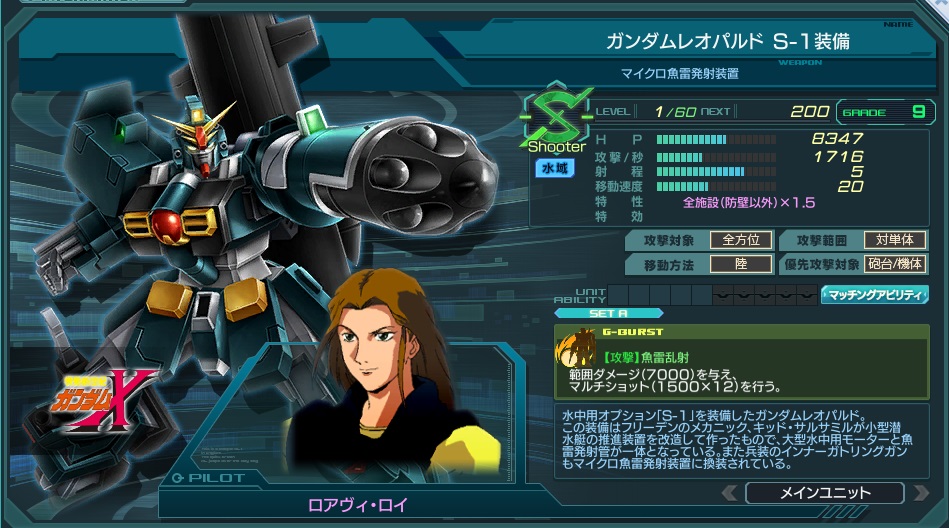Open the マッチングアビリティ matching ability panel
This screenshot has width=949, height=528.
[874, 295]
